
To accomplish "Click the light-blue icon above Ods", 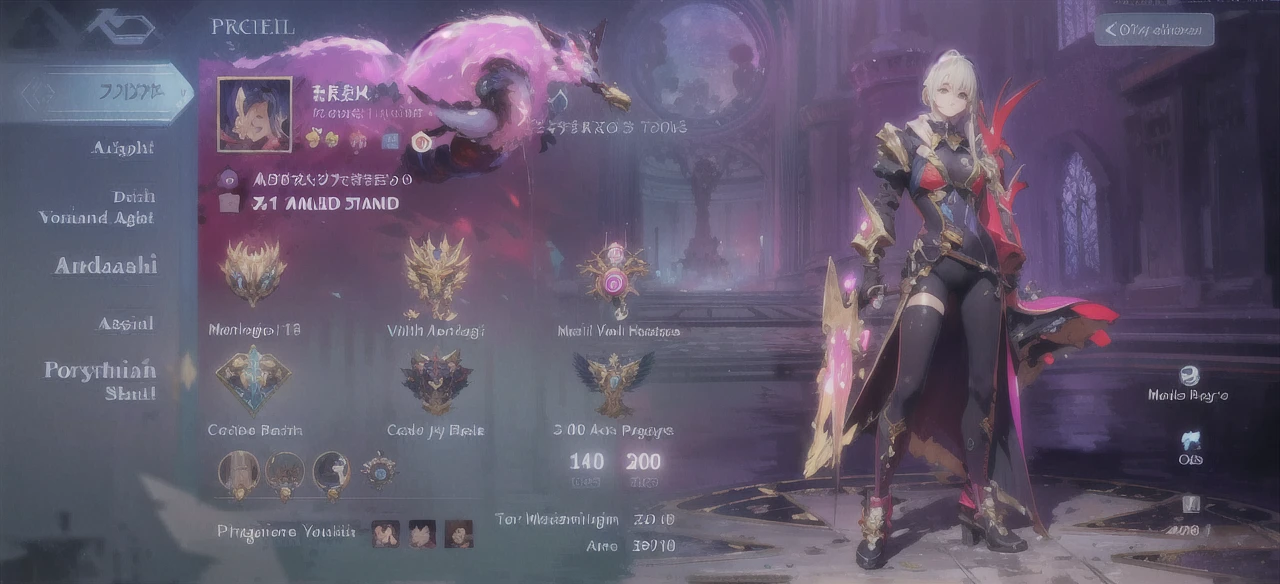I will point(1190,439).
